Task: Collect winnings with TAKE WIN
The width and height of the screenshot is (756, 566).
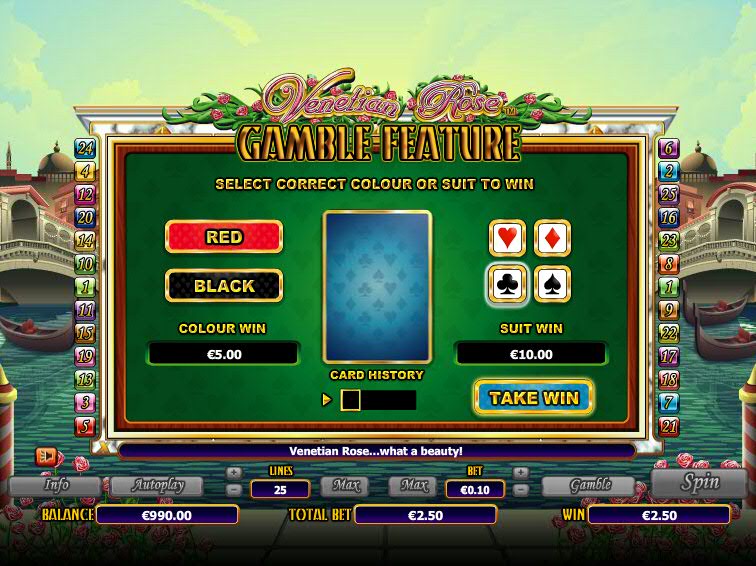Action: pos(534,397)
